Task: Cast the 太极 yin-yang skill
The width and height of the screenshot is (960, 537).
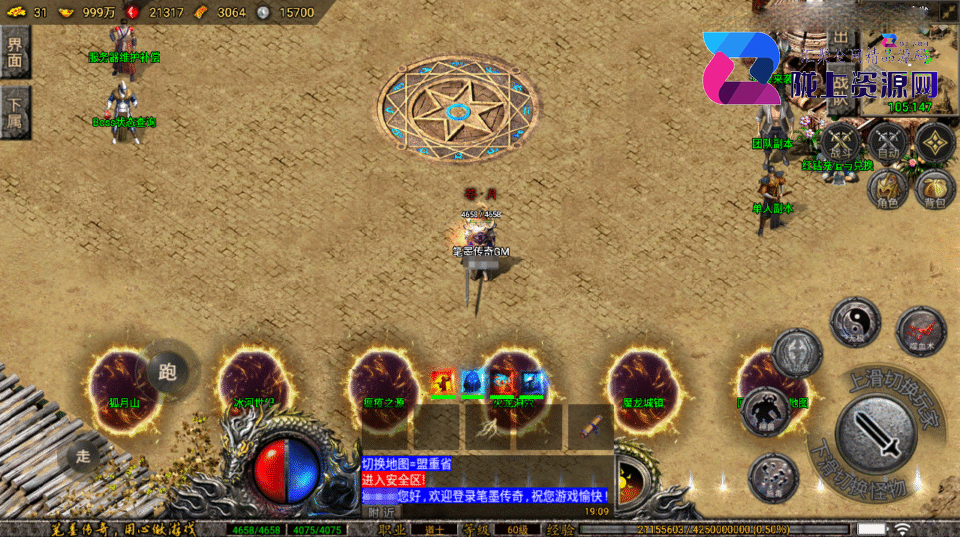Action: (x=854, y=322)
